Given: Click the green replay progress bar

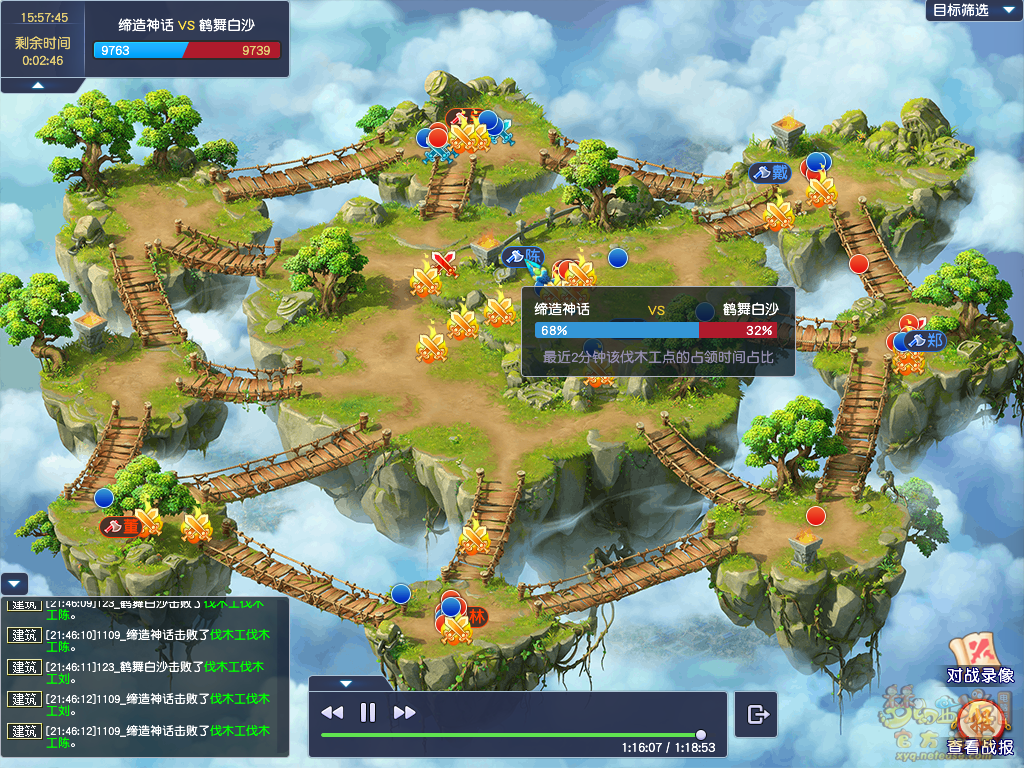Looking at the screenshot, I should click(510, 735).
